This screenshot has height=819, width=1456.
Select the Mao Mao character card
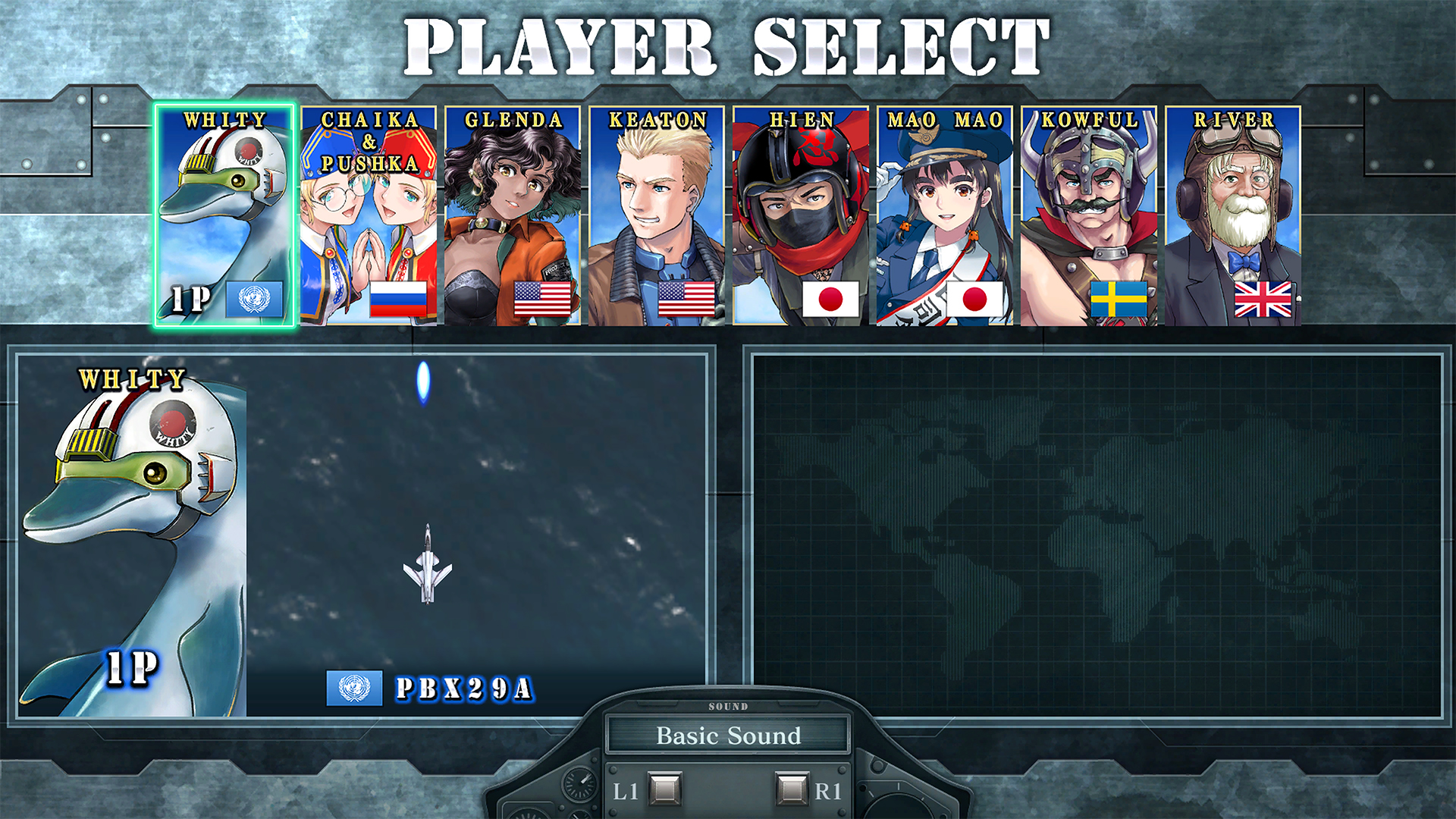tap(945, 216)
